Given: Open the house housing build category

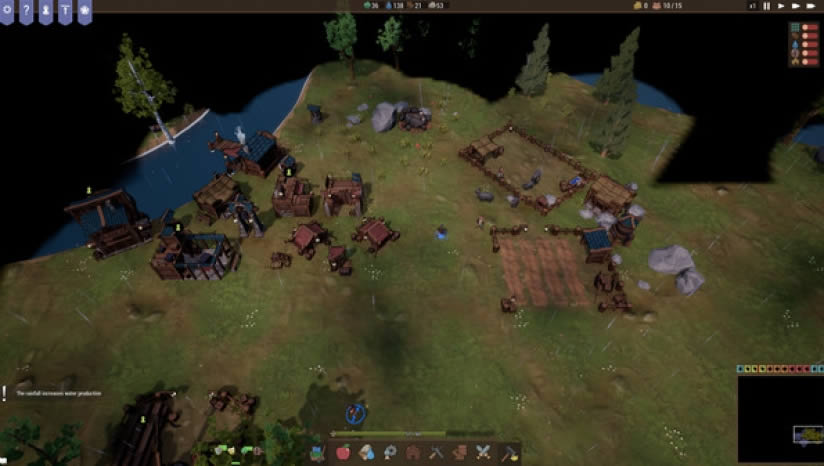Looking at the screenshot, I should click(413, 452).
